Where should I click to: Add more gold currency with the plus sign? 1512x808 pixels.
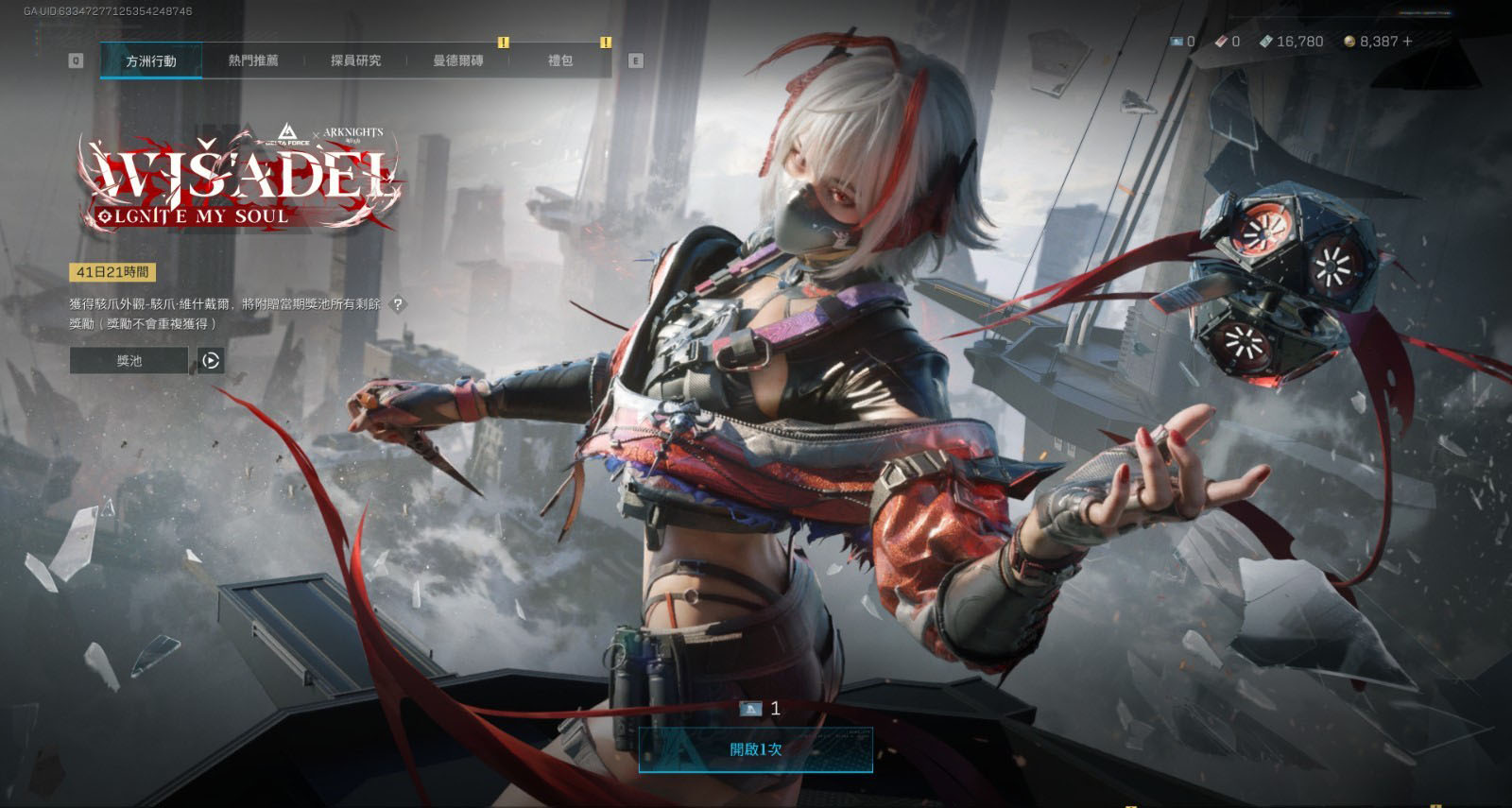[1408, 42]
